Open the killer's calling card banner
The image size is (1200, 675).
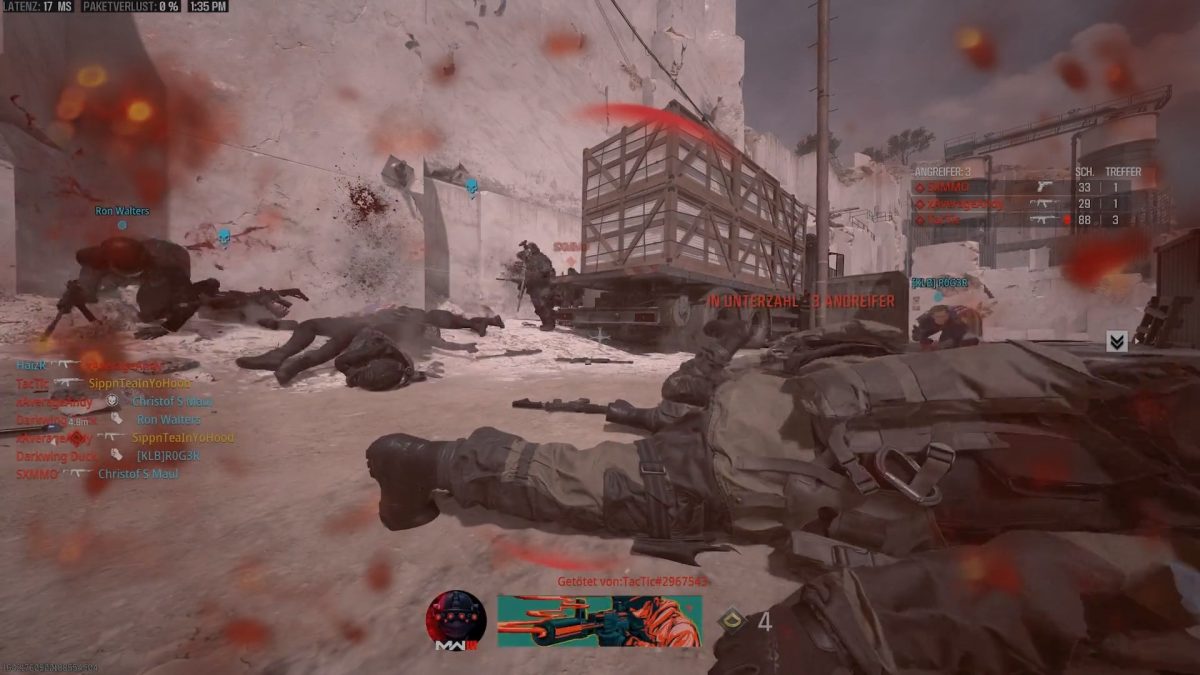[x=599, y=620]
